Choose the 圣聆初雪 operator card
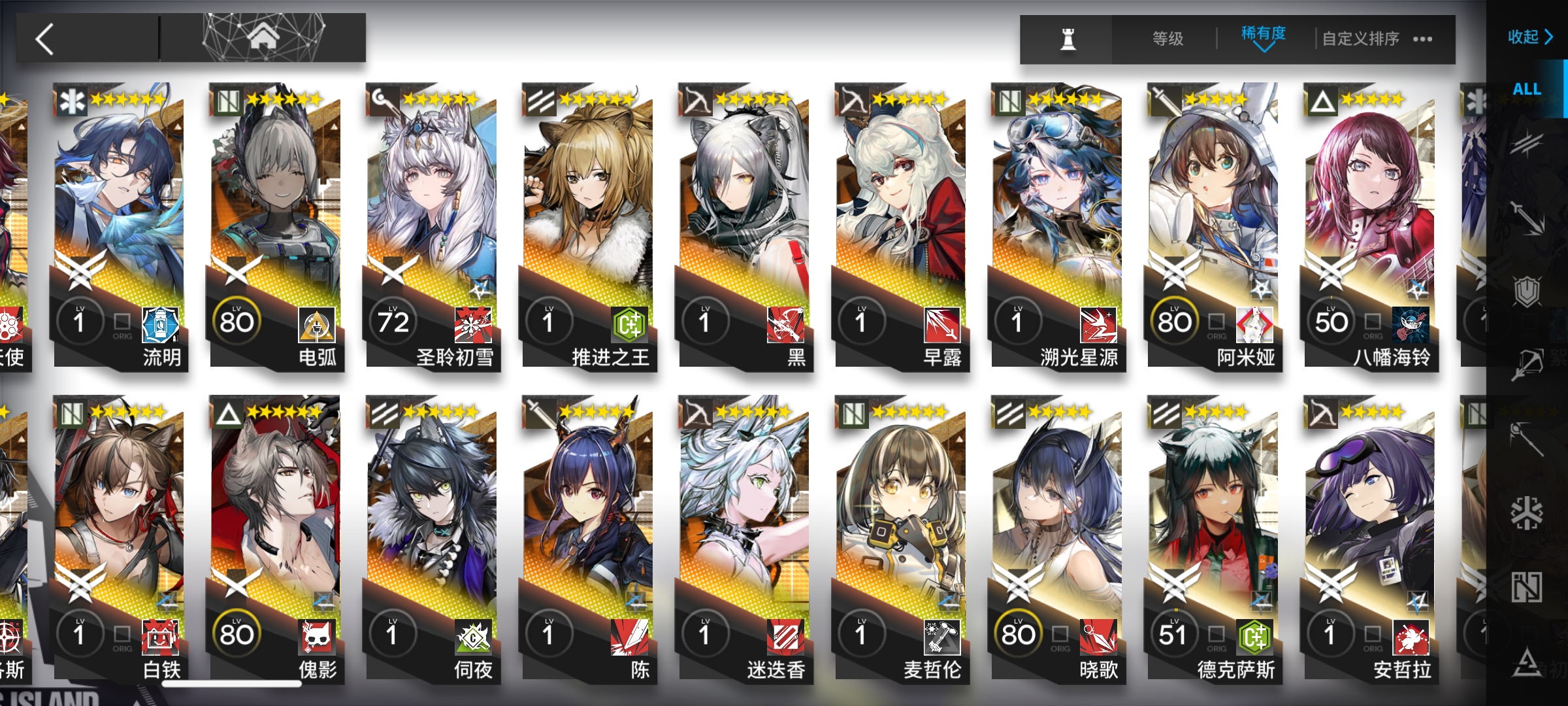Screen dimensions: 1568x706 pyautogui.click(x=431, y=222)
